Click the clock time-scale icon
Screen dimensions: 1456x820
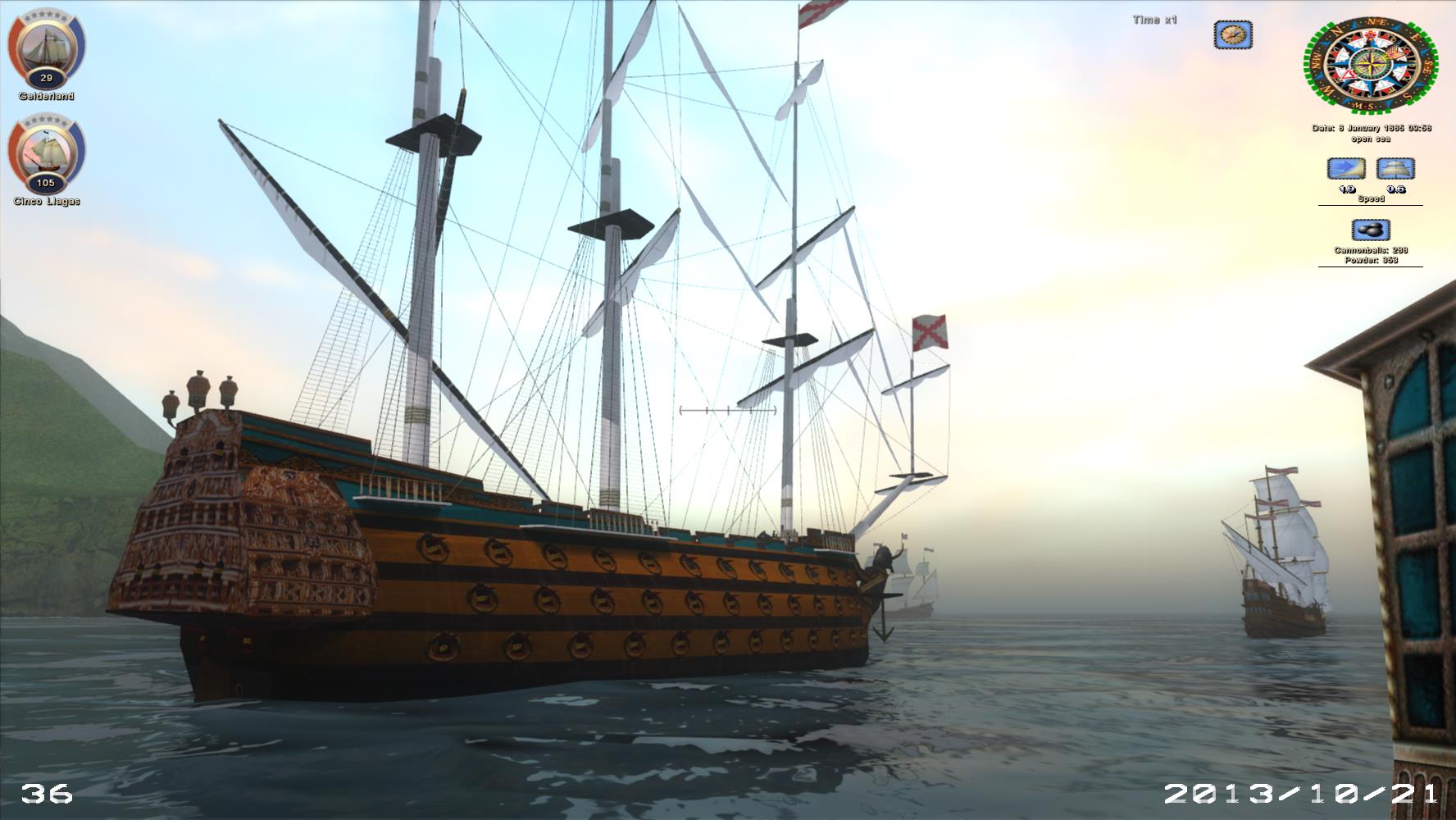point(1232,34)
